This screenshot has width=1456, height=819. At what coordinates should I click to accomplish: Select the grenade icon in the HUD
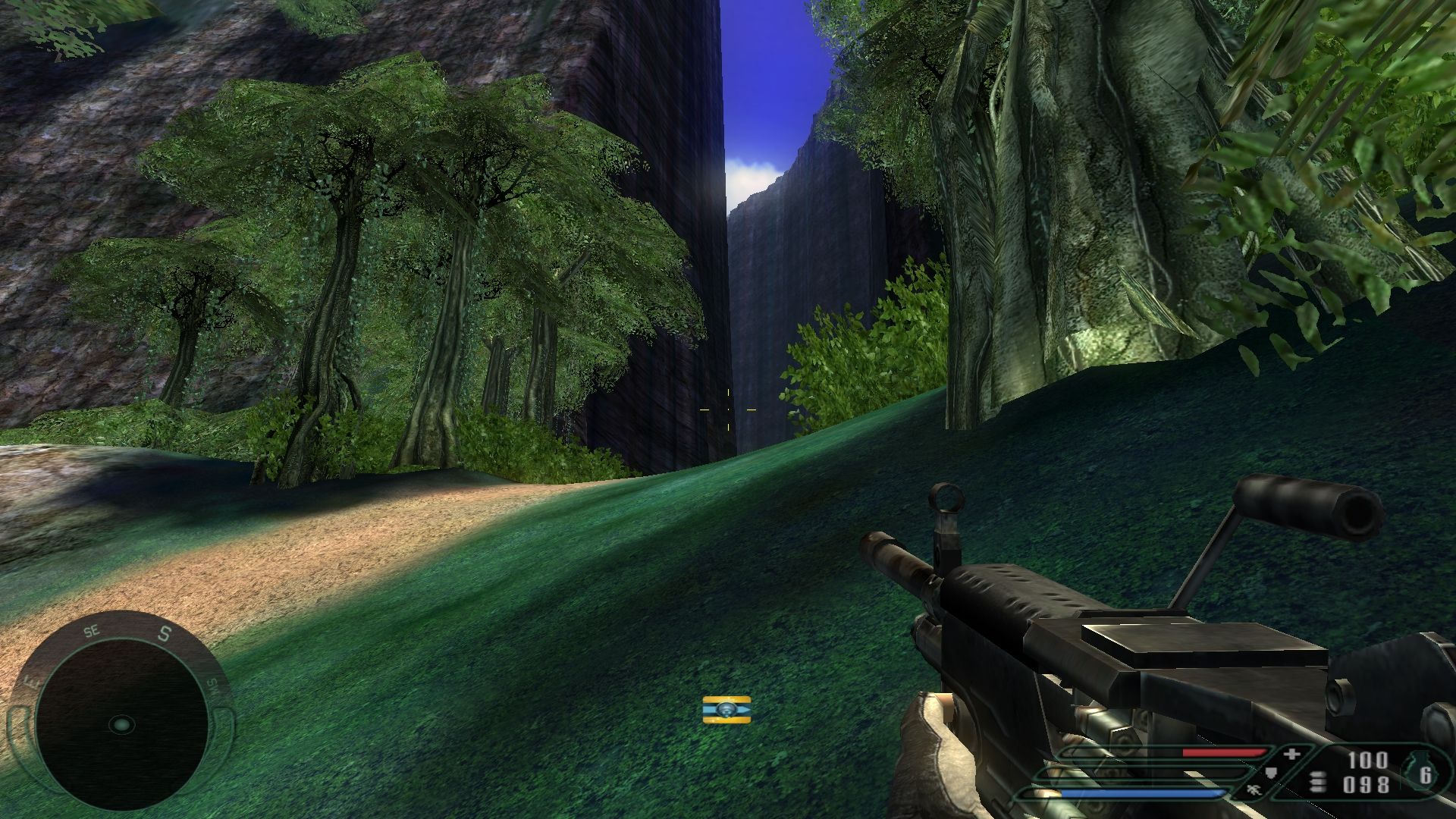[1420, 772]
